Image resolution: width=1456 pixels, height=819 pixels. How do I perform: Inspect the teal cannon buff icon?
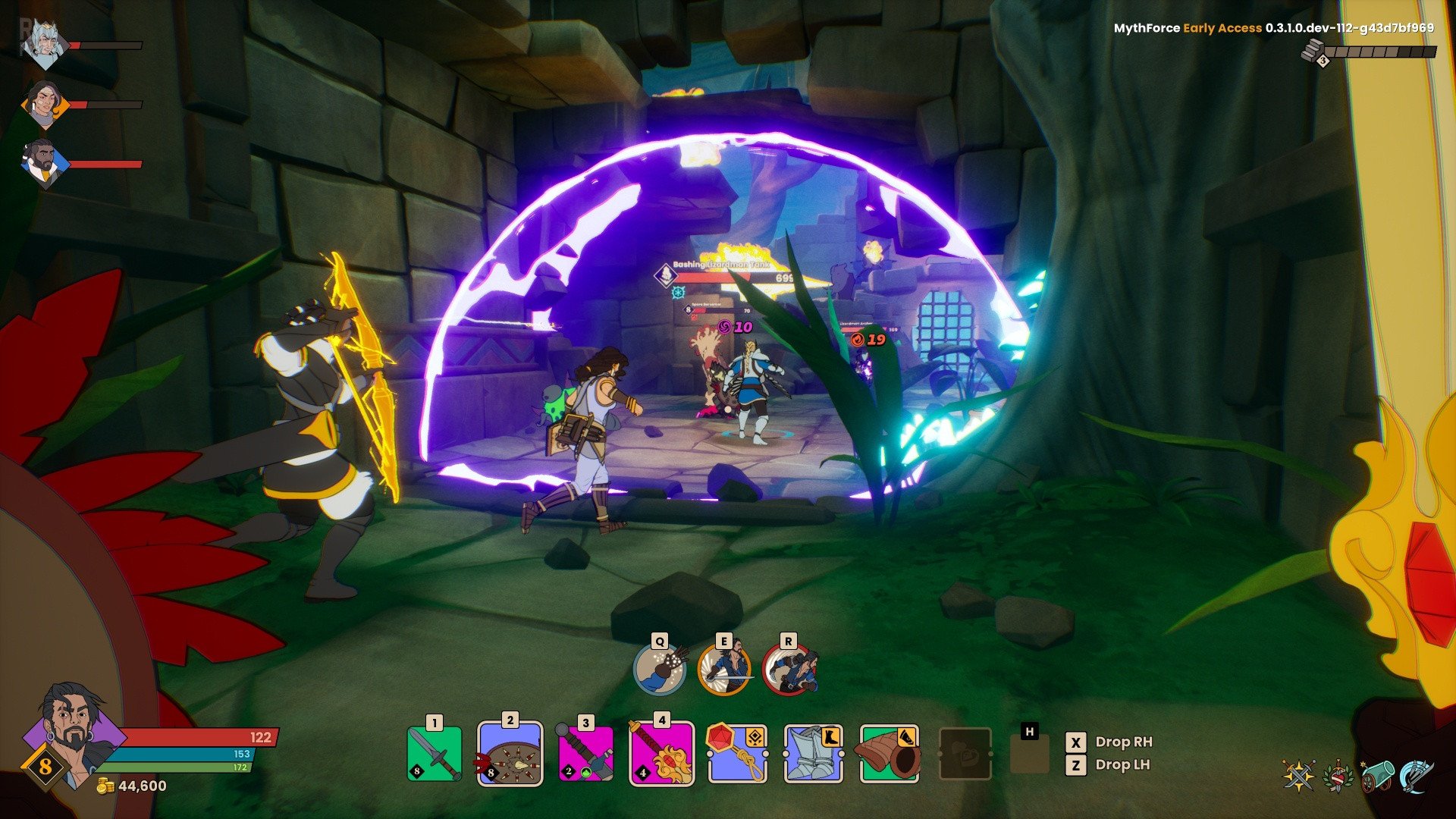click(1377, 775)
